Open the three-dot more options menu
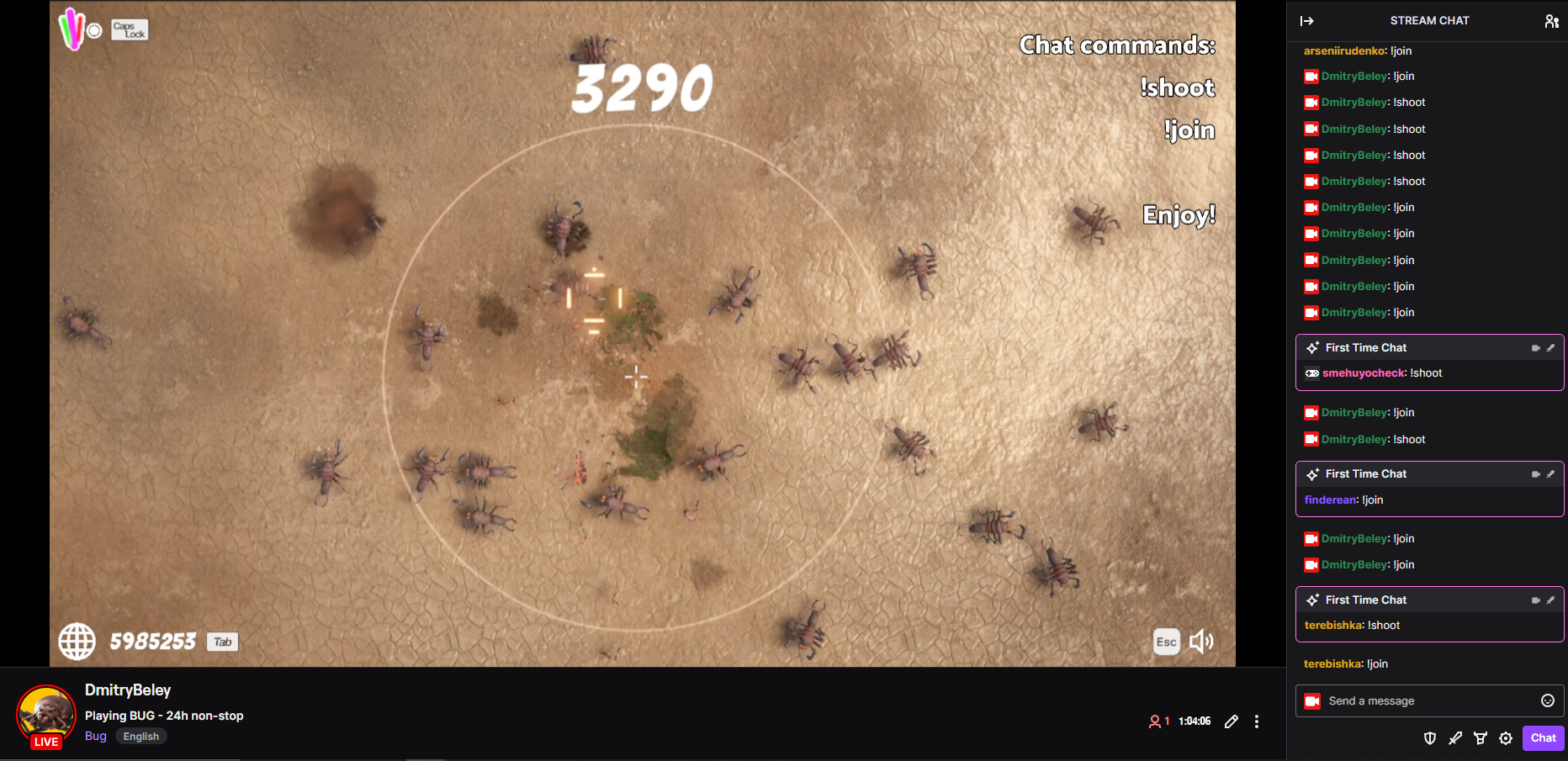The width and height of the screenshot is (1568, 761). click(x=1257, y=721)
